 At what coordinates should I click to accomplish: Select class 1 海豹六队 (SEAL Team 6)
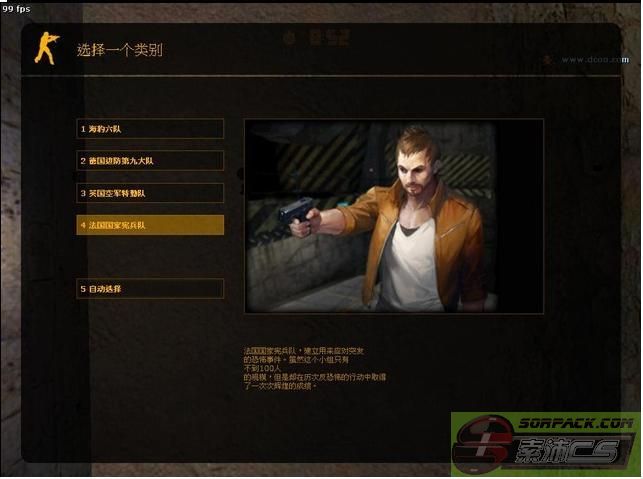click(150, 129)
